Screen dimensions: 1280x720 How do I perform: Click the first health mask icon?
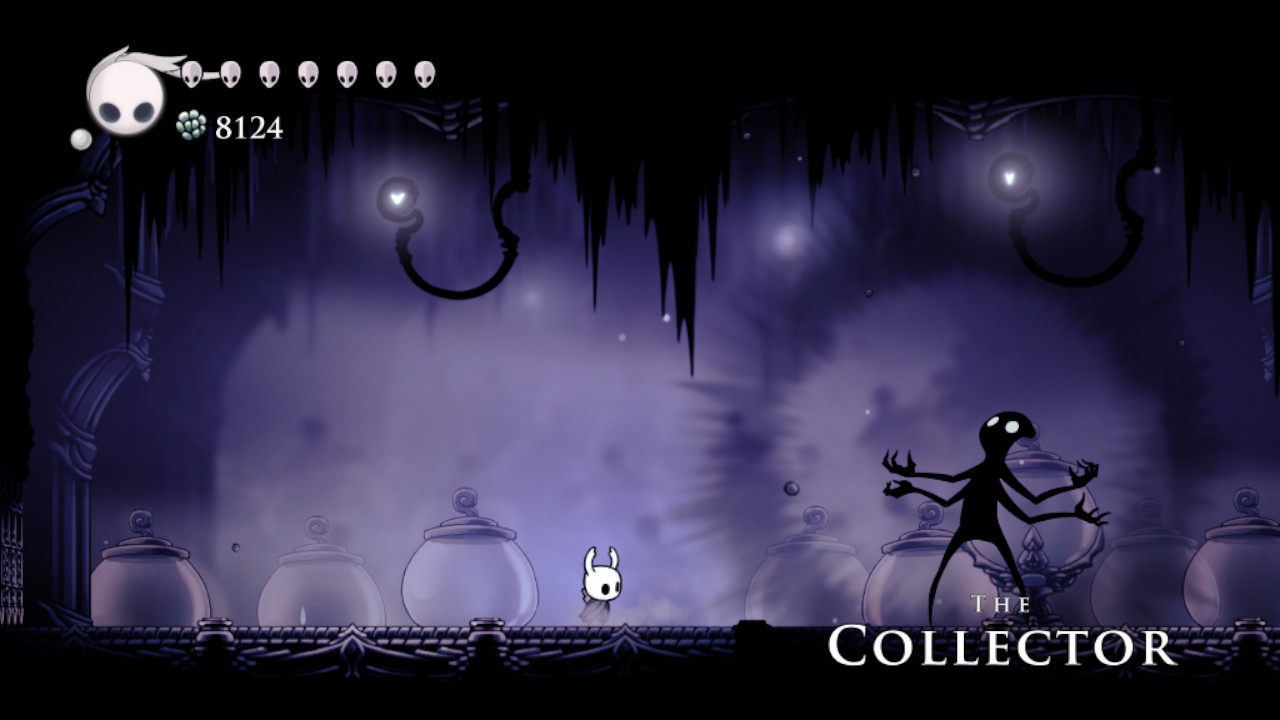coord(191,74)
